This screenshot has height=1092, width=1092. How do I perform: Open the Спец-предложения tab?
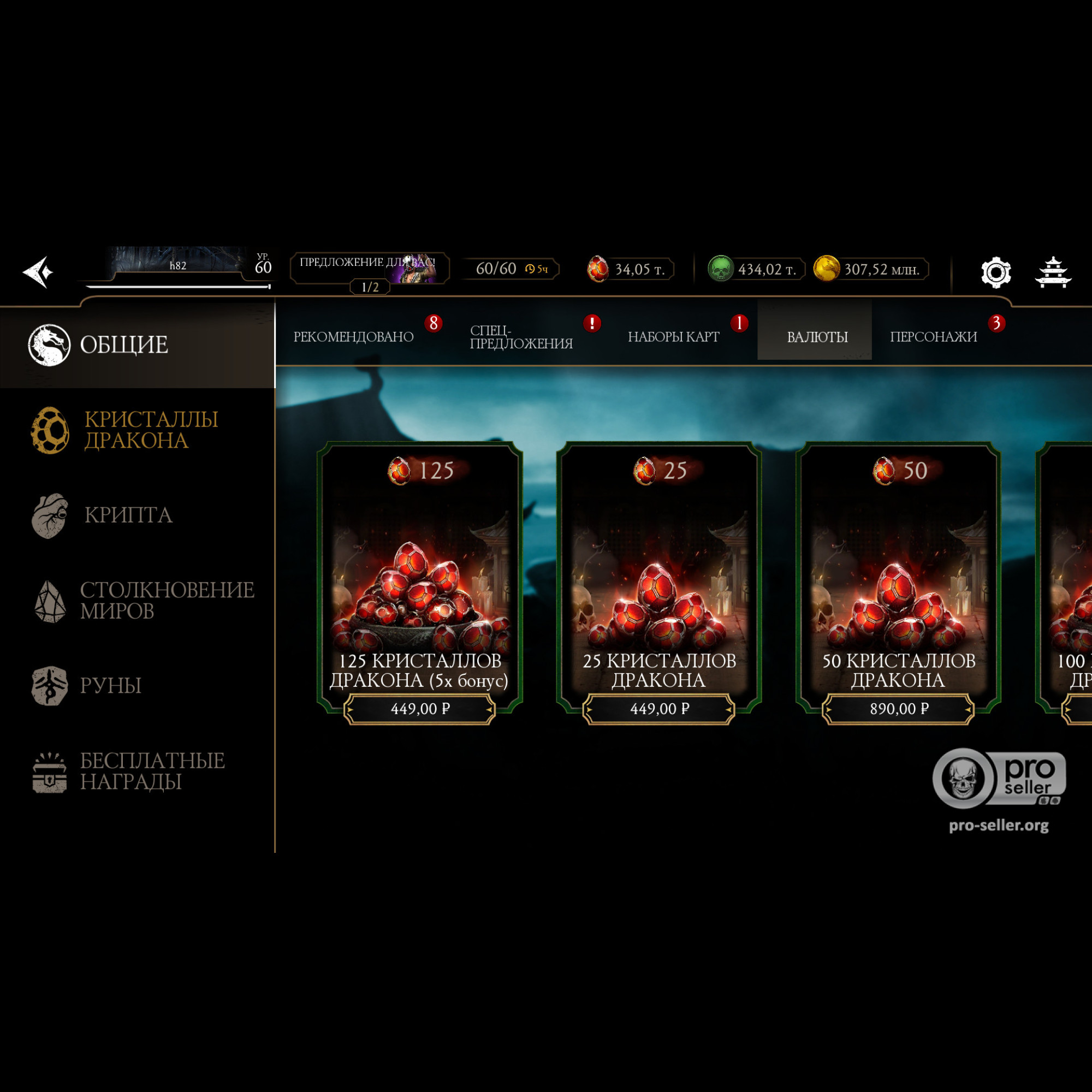pyautogui.click(x=521, y=337)
